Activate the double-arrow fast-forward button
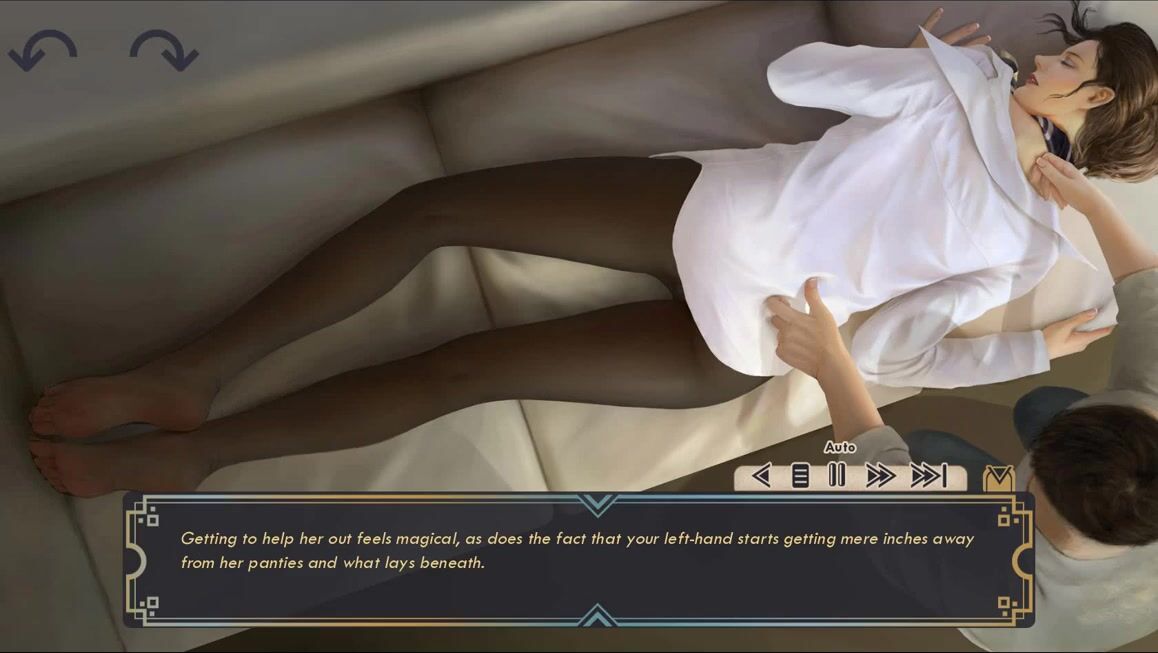 pyautogui.click(x=880, y=476)
